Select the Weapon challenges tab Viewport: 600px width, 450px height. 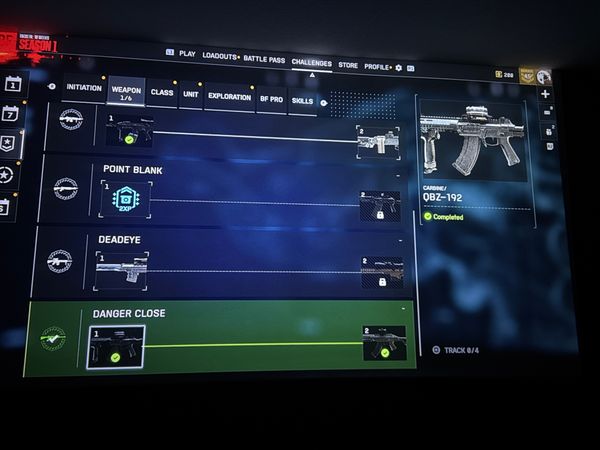125,92
